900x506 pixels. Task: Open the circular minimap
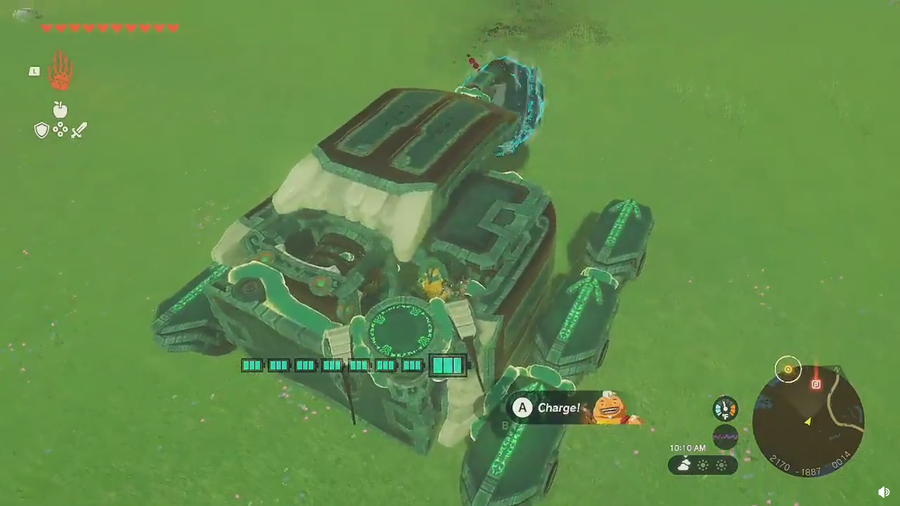[808, 413]
